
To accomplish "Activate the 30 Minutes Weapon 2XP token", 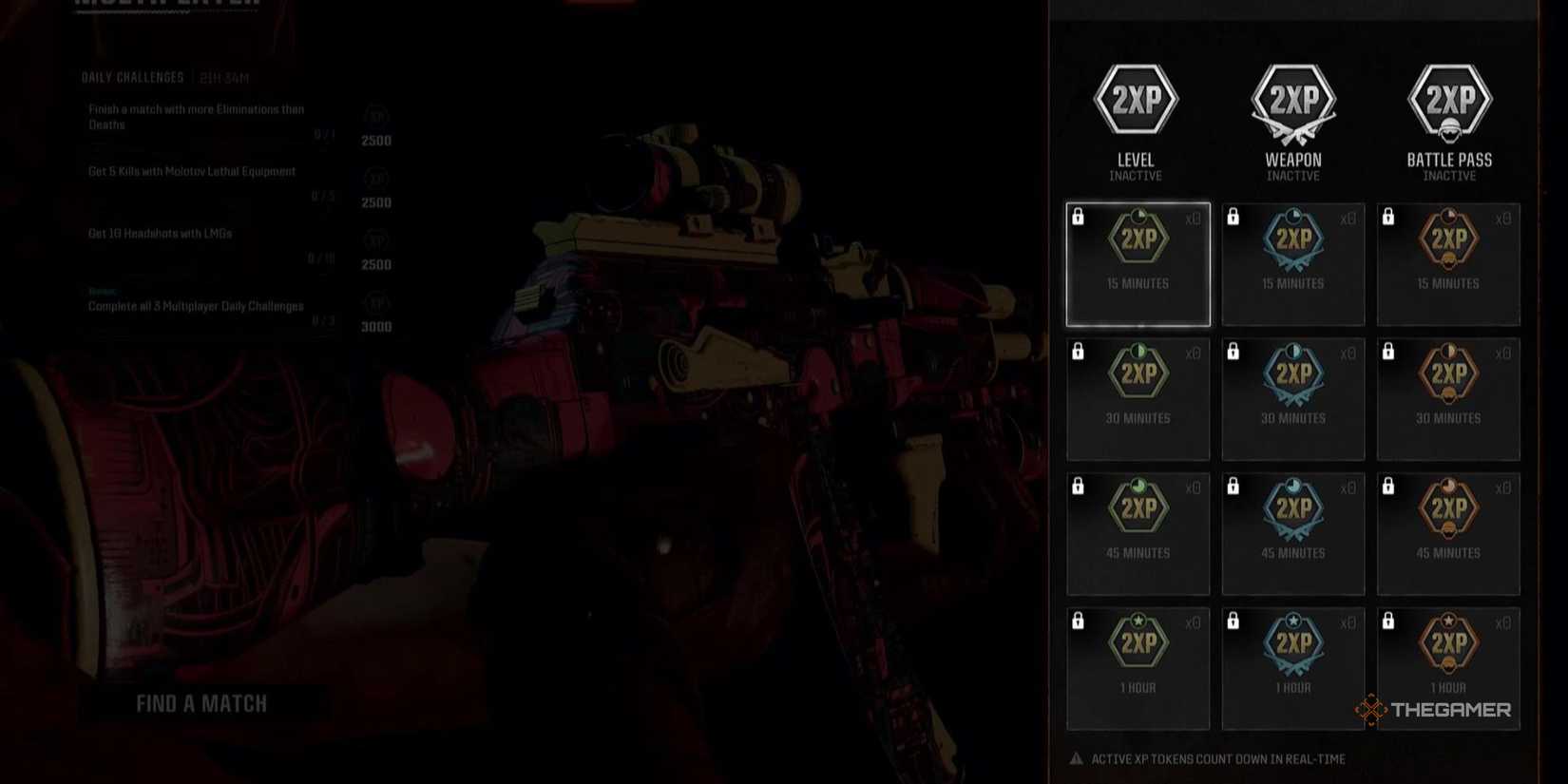I will pos(1293,398).
